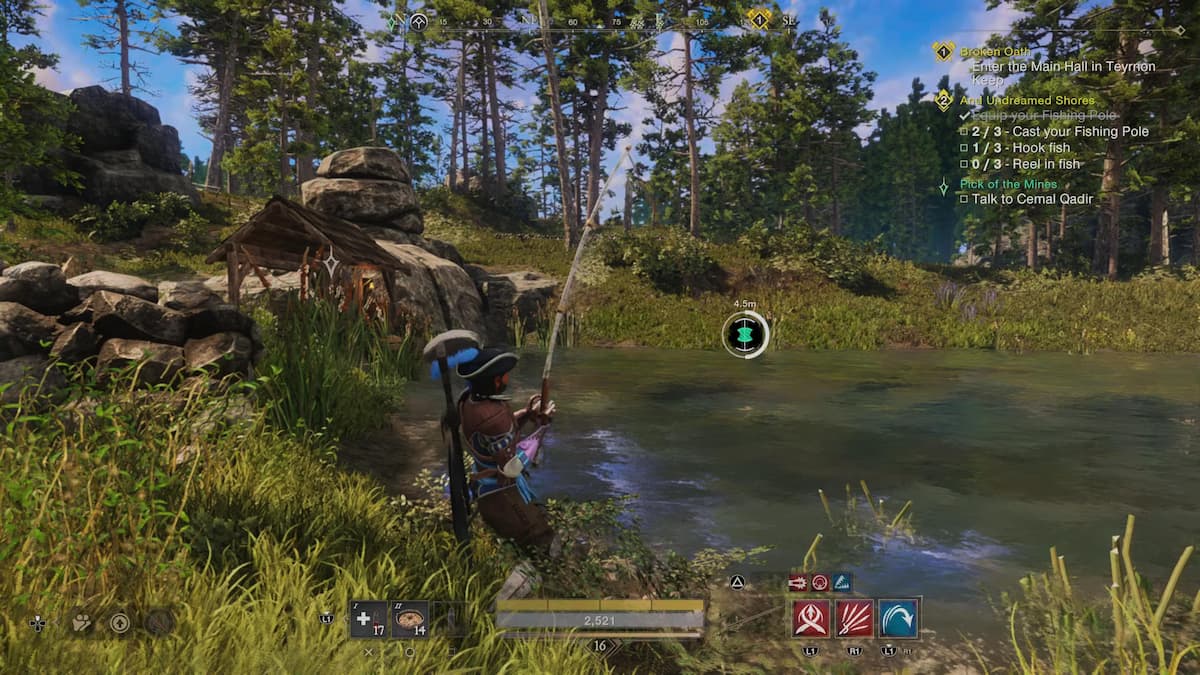Click the green fishing cast target marker
The height and width of the screenshot is (675, 1200).
pos(745,334)
